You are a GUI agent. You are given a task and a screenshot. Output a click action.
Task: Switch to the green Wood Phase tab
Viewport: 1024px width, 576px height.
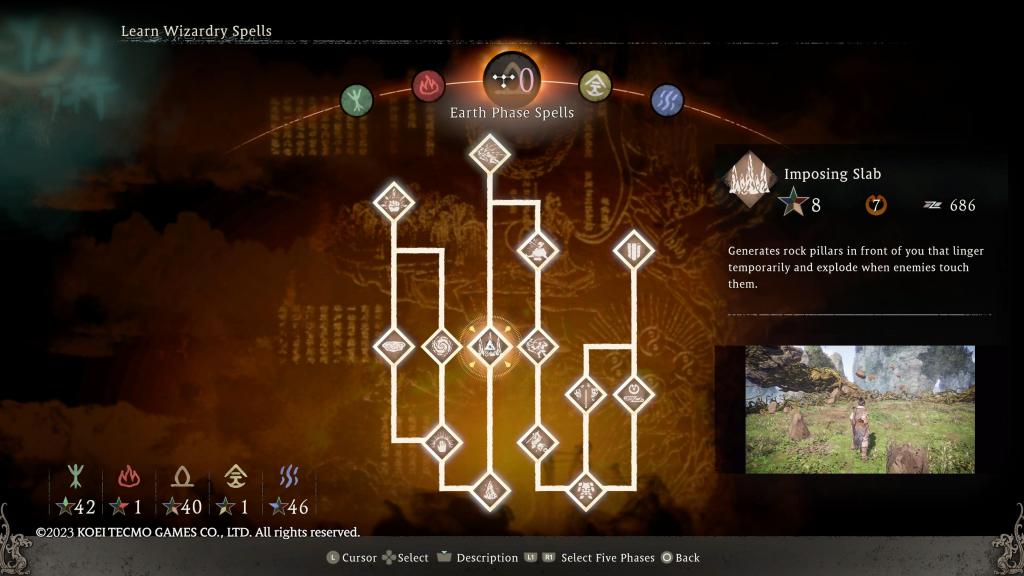356,99
